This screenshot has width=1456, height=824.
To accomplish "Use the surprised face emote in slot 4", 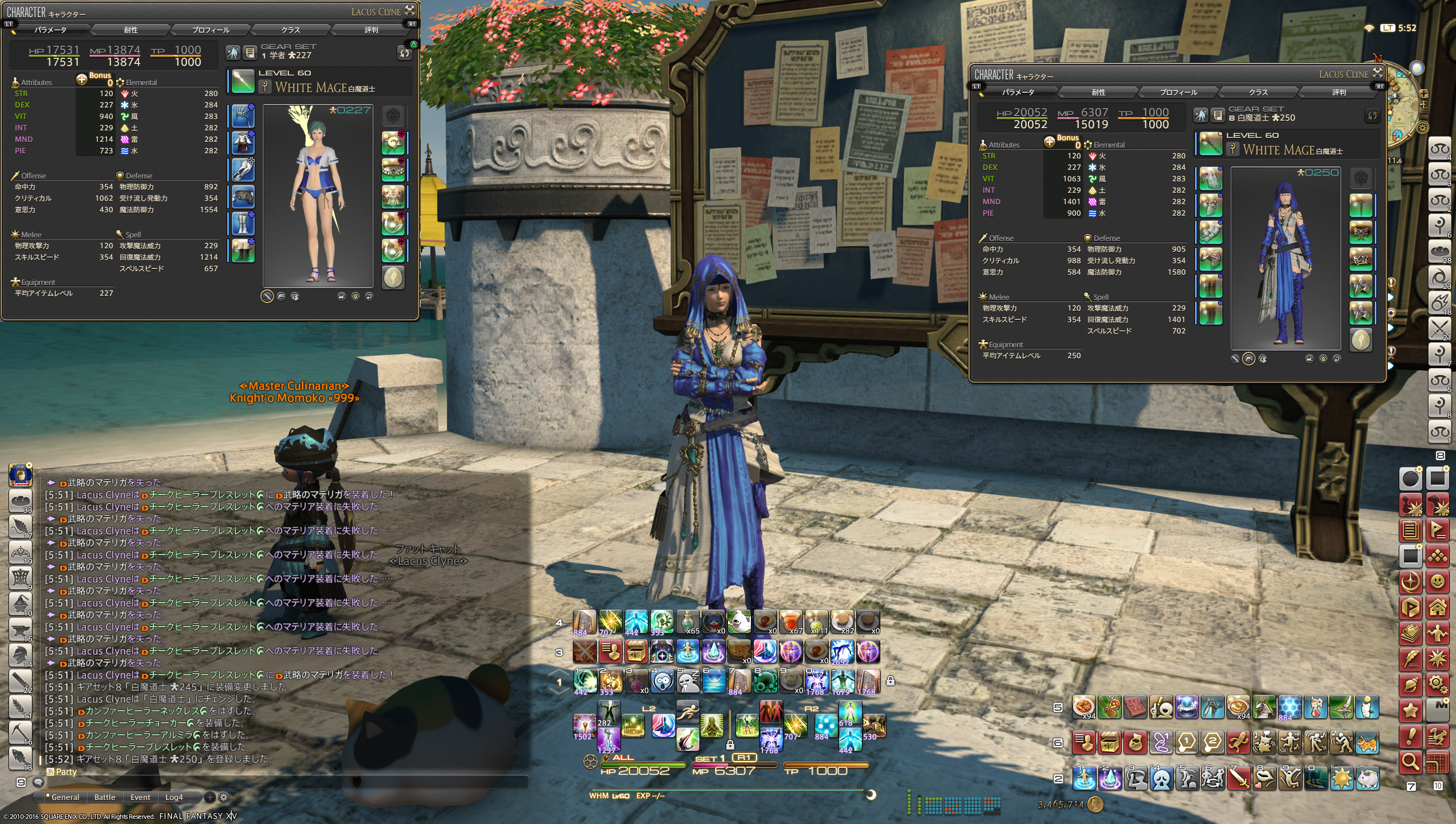I will click(x=662, y=681).
